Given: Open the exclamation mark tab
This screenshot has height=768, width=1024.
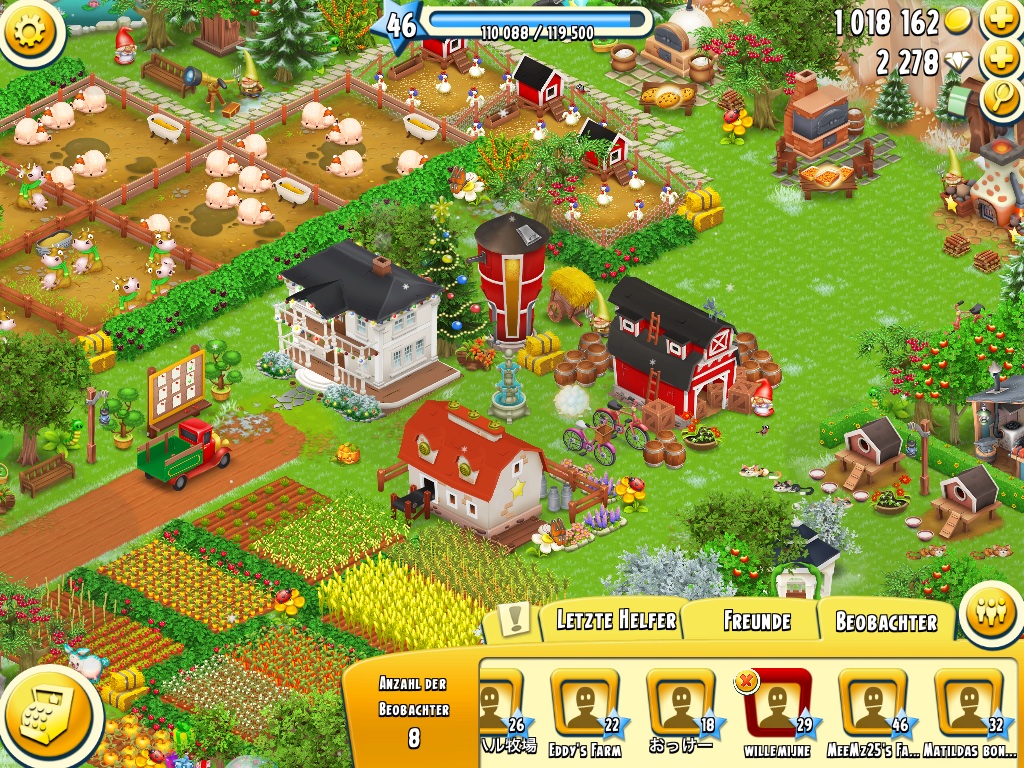Looking at the screenshot, I should (514, 620).
